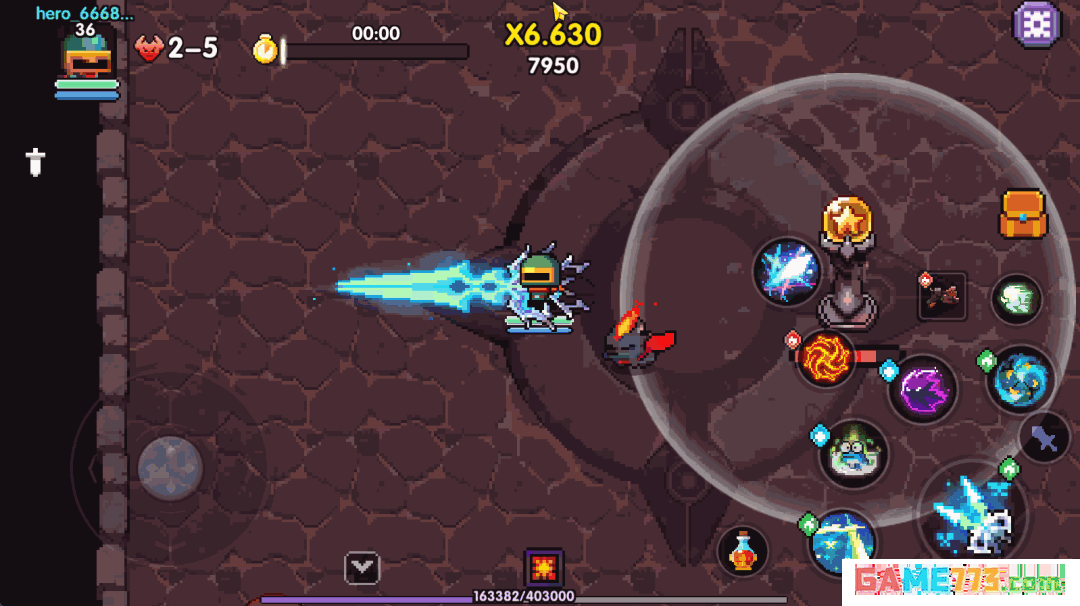The width and height of the screenshot is (1080, 606).
Task: Select the red explosion buff icon
Action: point(544,568)
